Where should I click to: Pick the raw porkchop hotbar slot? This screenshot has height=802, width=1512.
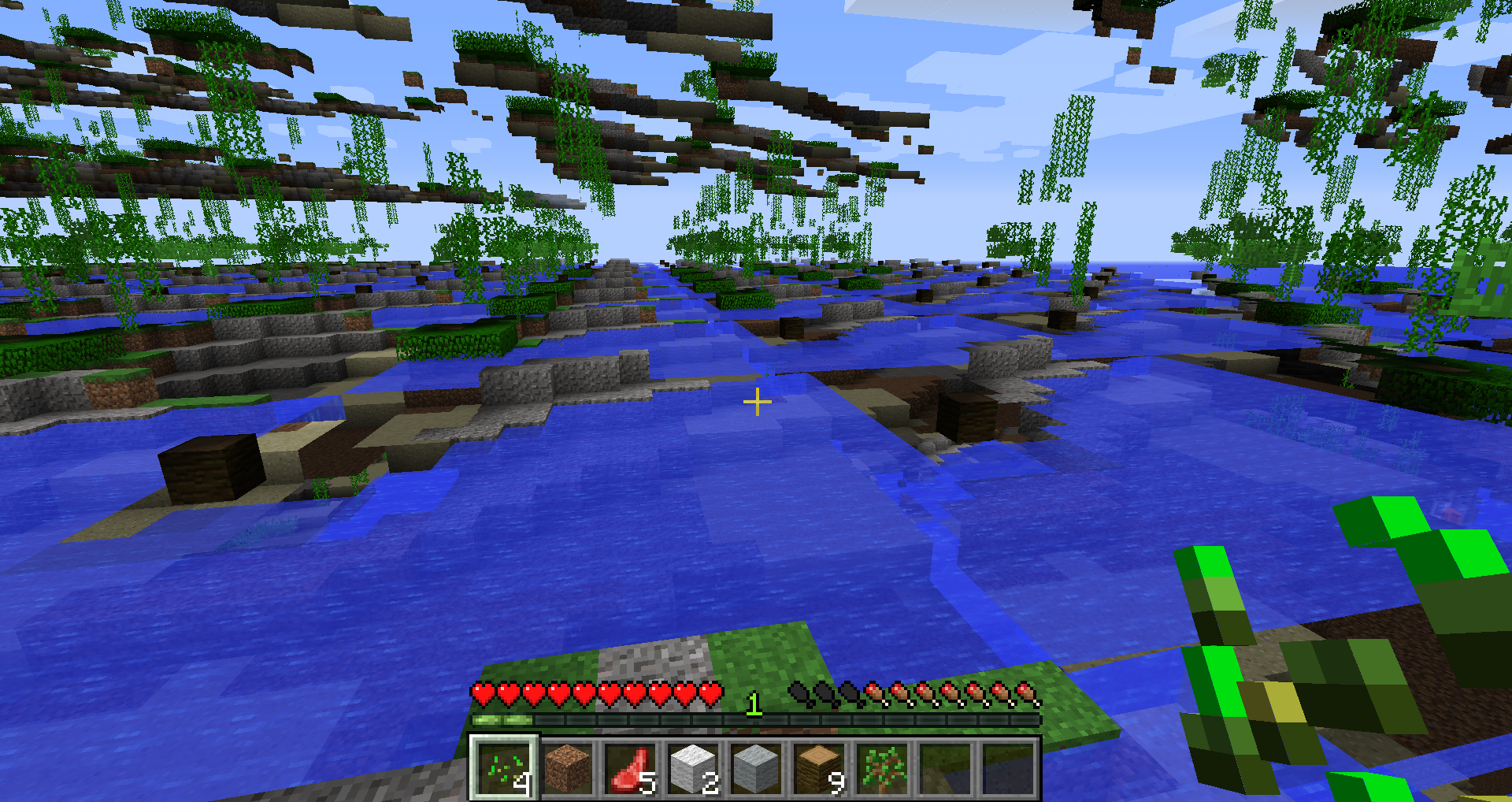click(630, 768)
